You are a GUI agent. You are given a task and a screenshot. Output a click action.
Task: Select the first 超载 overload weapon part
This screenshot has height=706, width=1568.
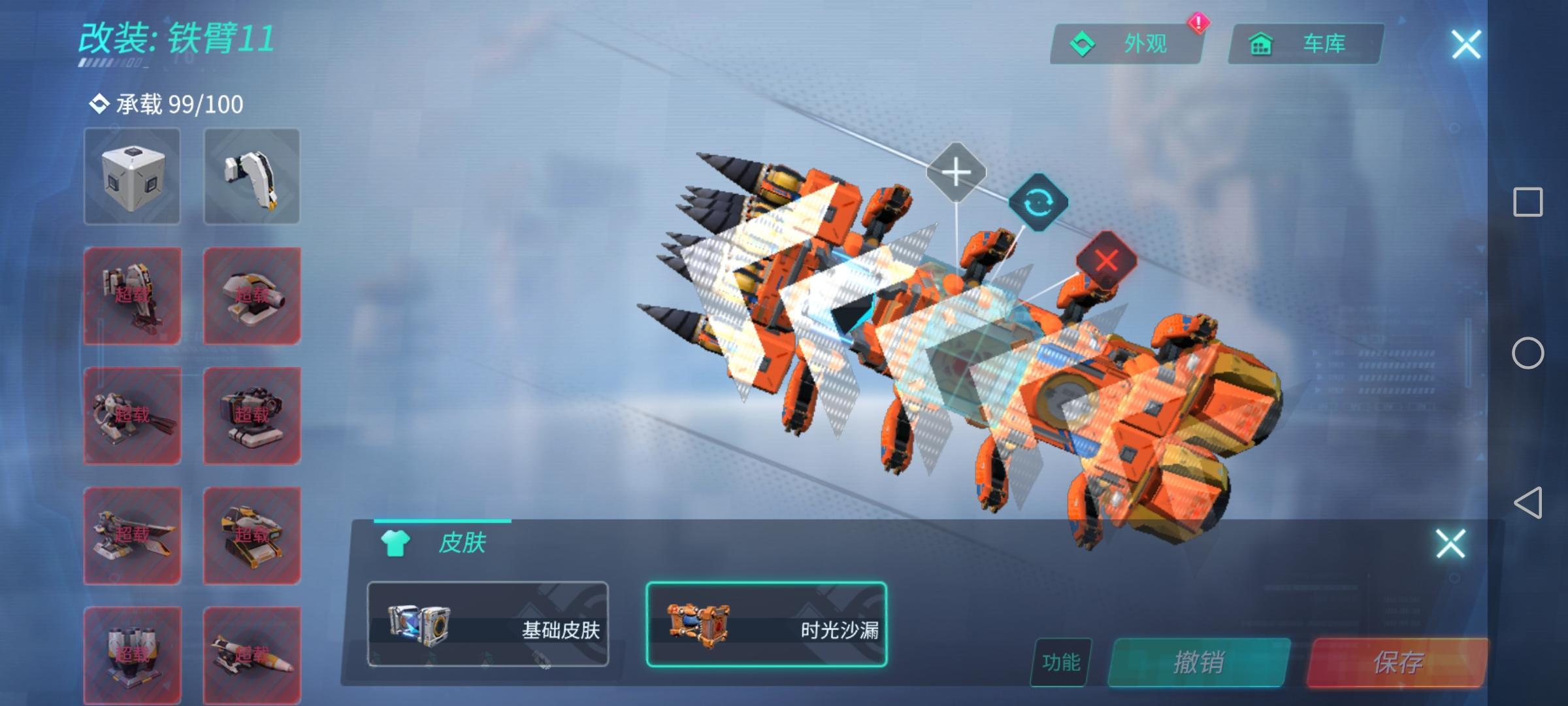pos(132,295)
